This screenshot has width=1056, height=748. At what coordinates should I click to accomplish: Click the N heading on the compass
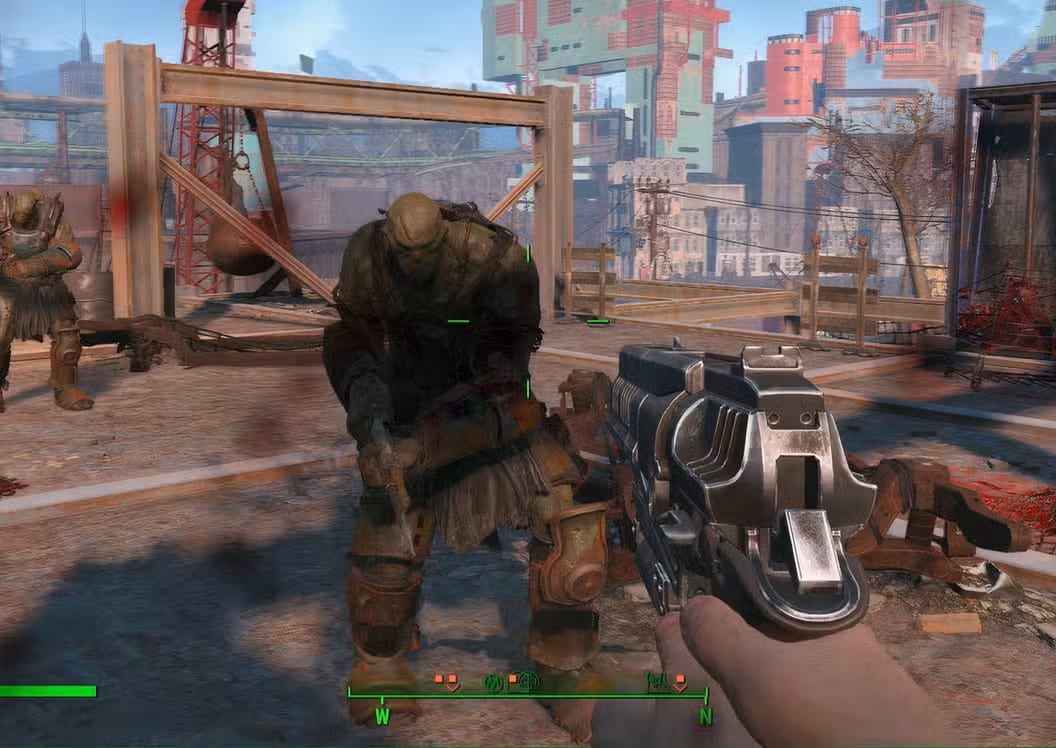(705, 716)
